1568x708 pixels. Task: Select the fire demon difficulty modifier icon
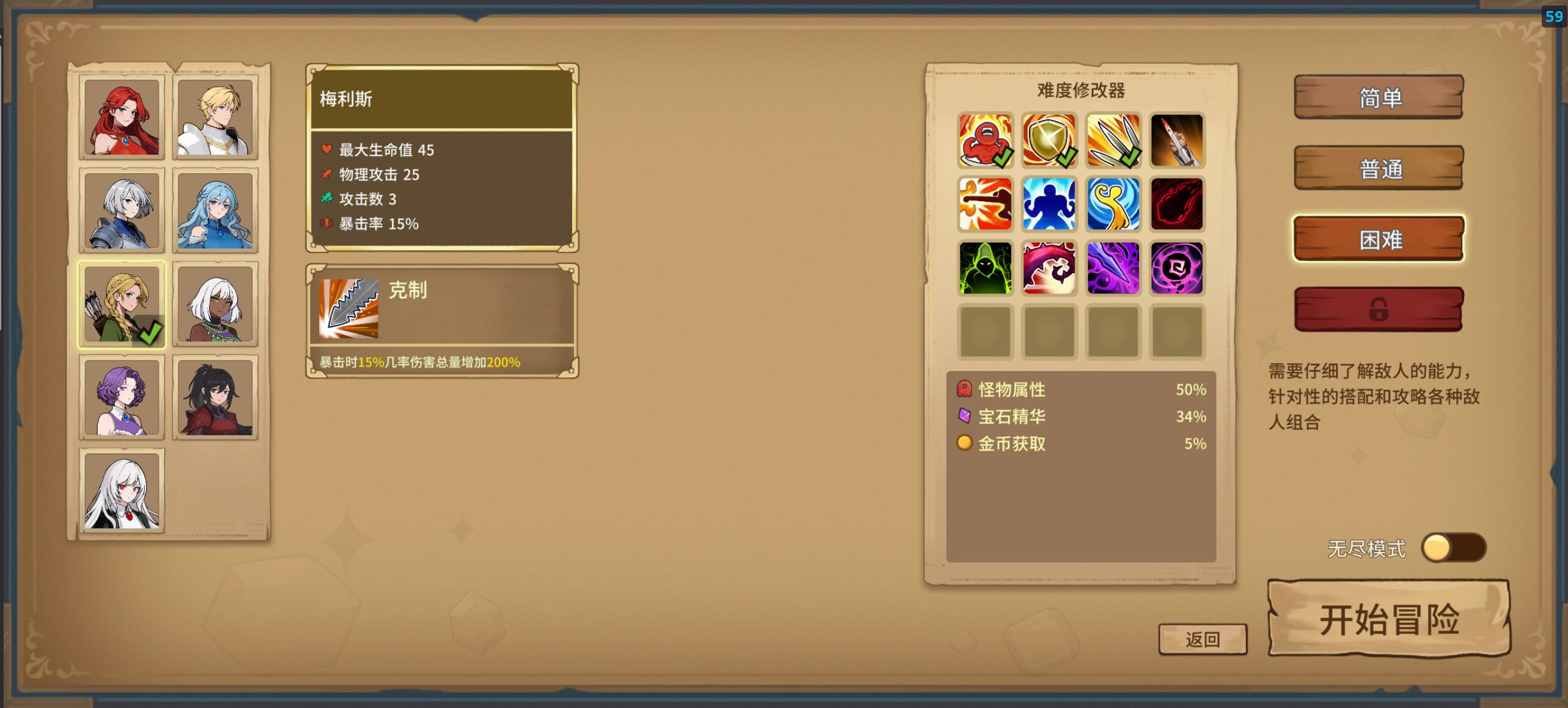985,141
